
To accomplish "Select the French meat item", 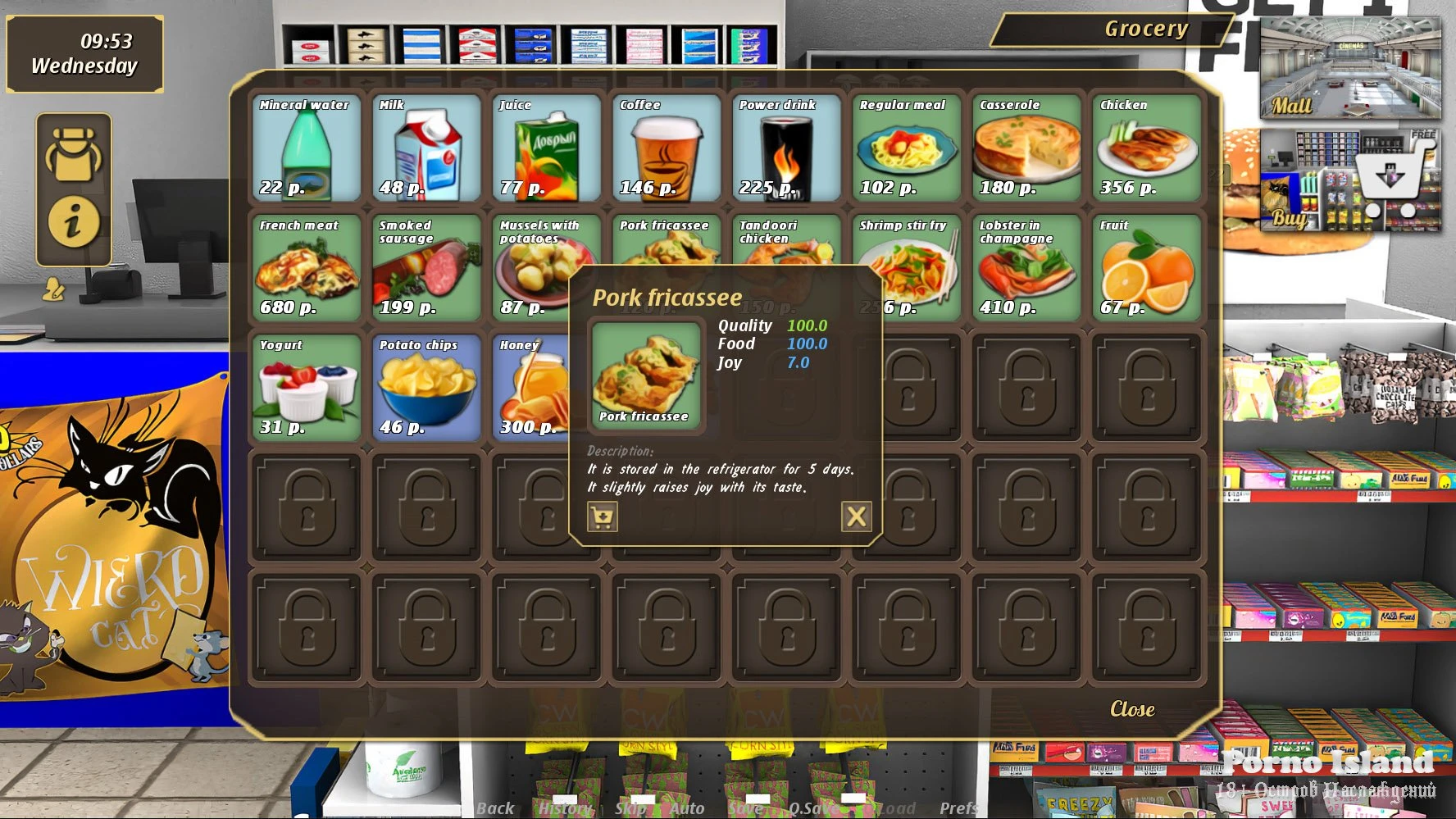I will click(306, 268).
